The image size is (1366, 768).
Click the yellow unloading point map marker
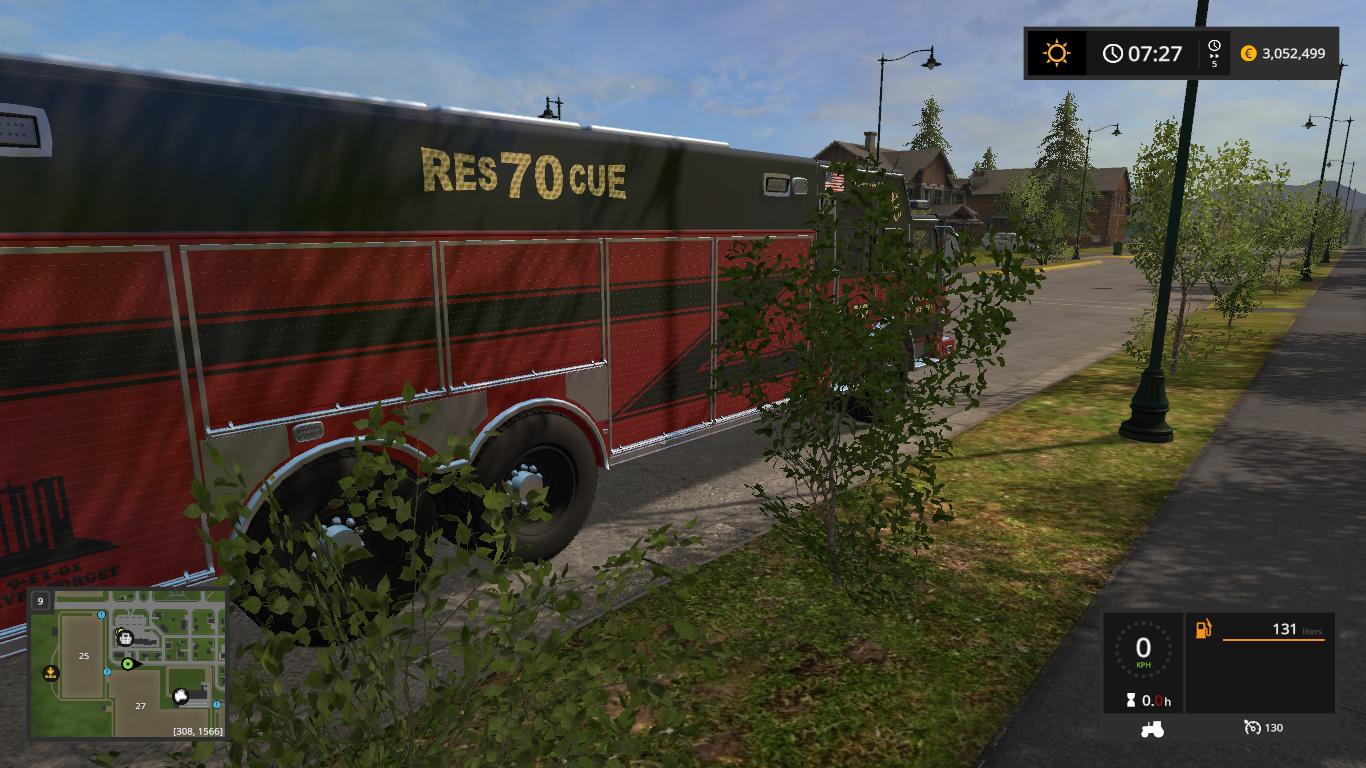(50, 674)
